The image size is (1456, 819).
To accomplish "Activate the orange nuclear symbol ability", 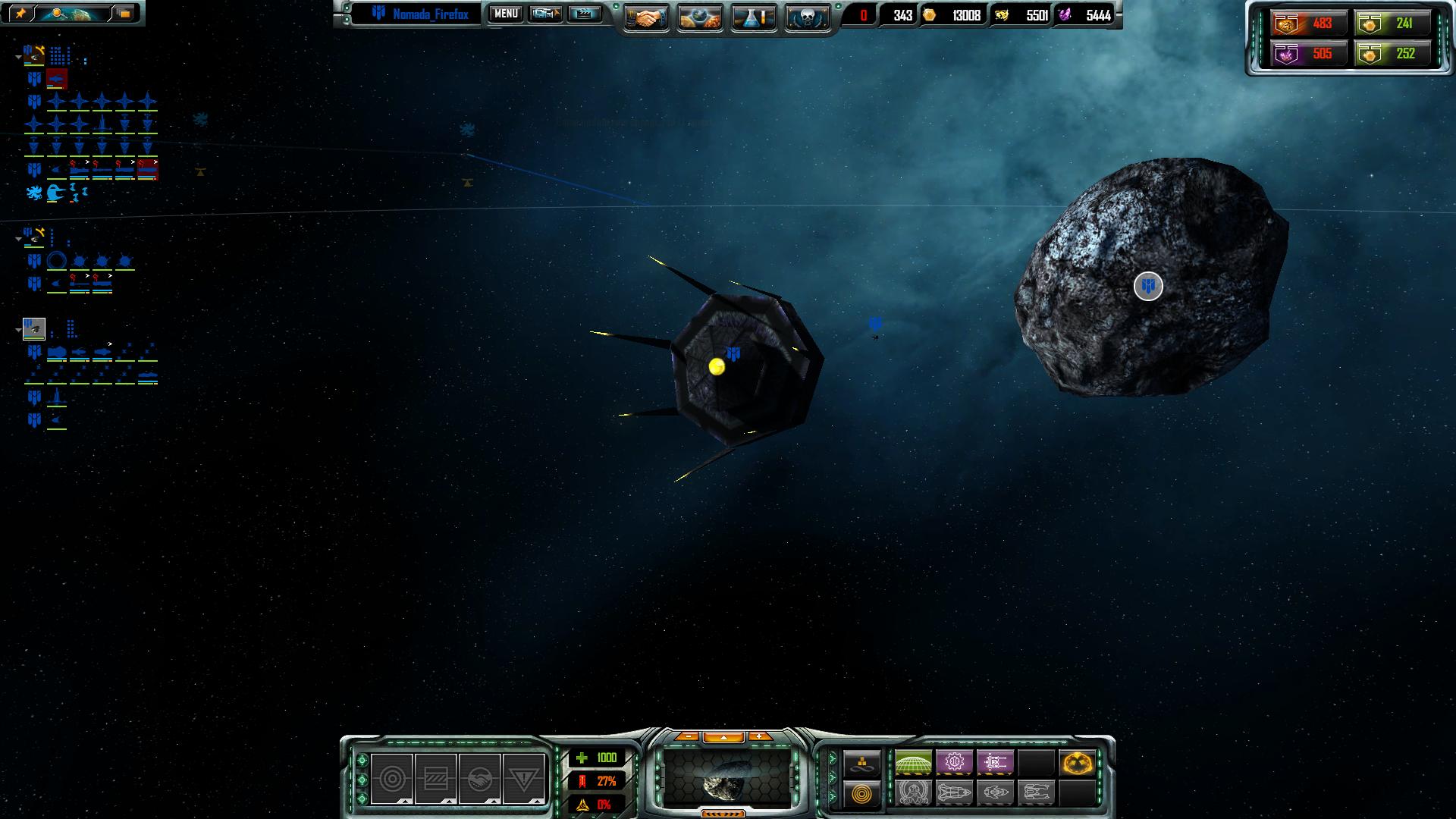I will pos(1077,762).
